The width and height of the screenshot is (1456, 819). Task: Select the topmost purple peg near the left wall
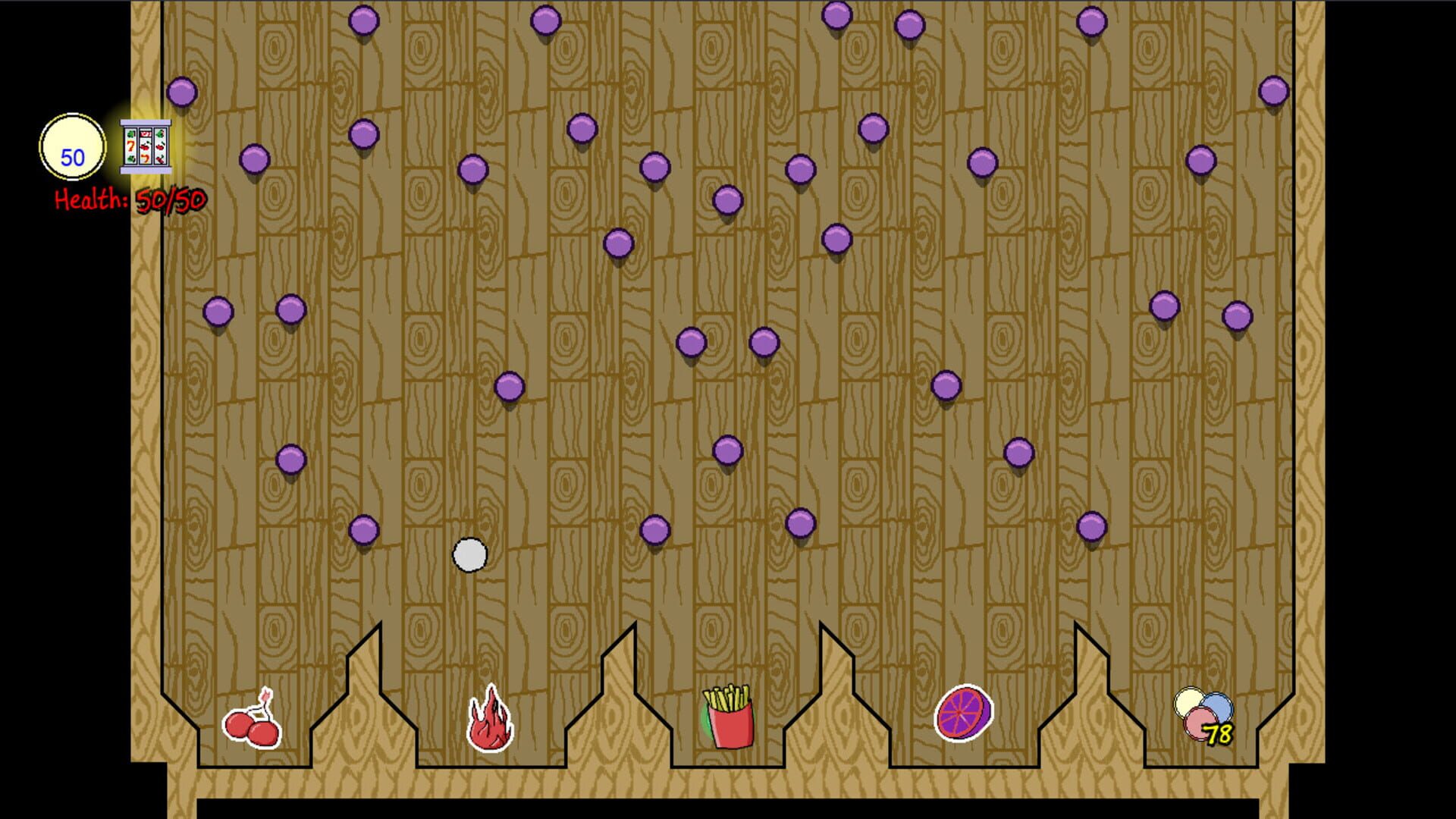180,93
